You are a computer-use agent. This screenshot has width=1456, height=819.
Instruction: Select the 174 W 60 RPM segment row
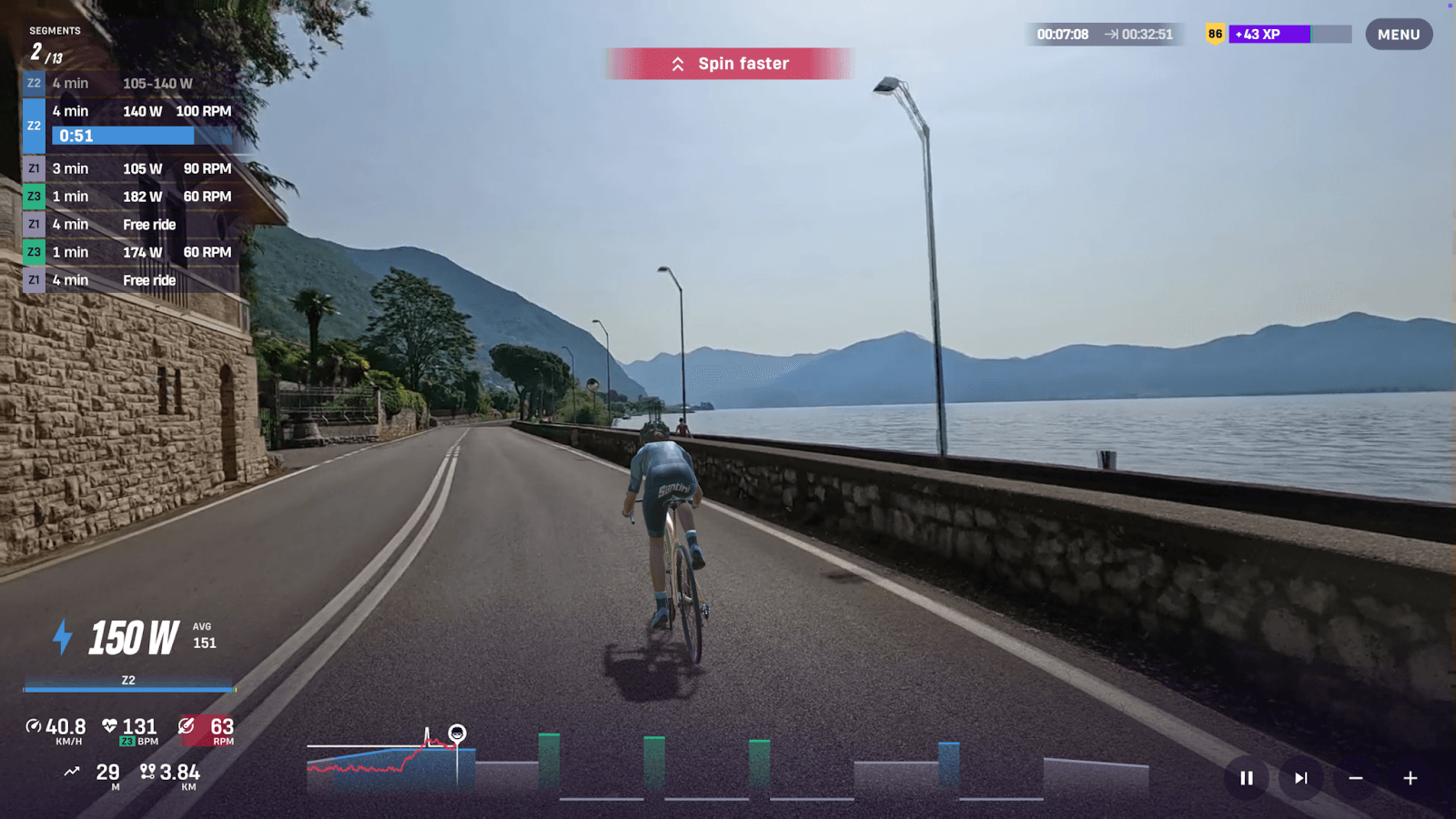click(x=132, y=252)
